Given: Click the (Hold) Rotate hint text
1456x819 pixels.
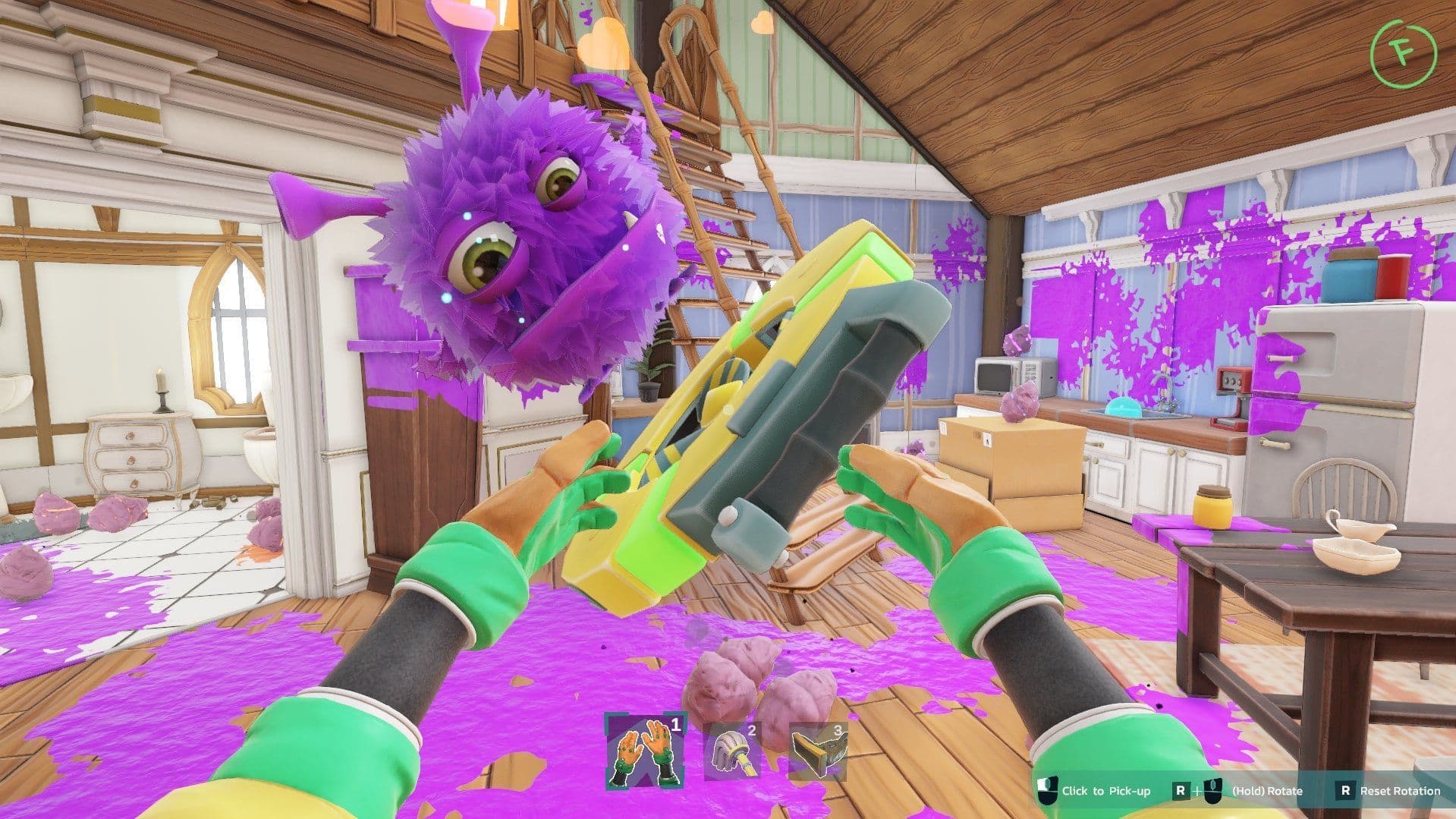Looking at the screenshot, I should (1268, 791).
